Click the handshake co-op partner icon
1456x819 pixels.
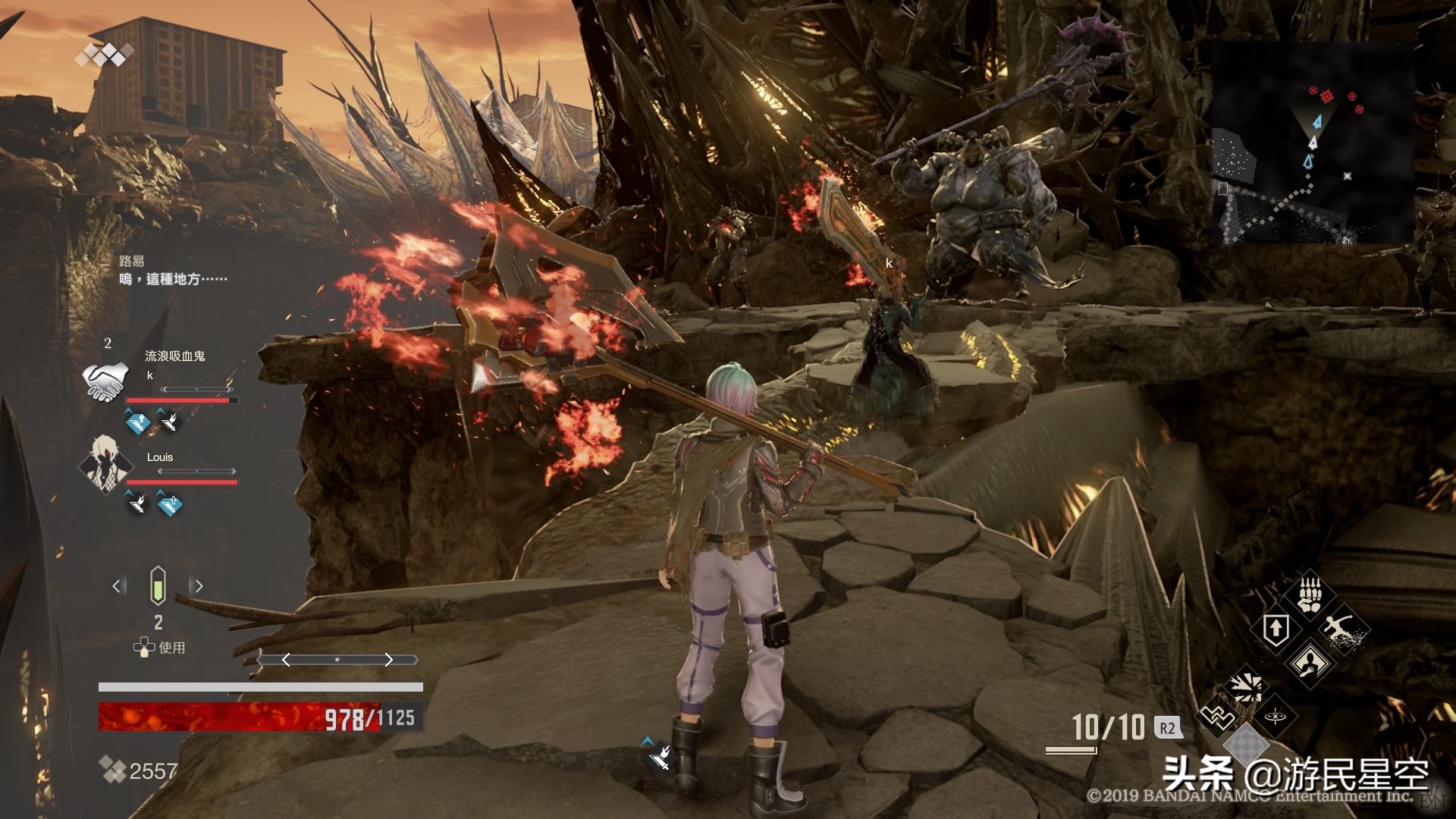(104, 381)
